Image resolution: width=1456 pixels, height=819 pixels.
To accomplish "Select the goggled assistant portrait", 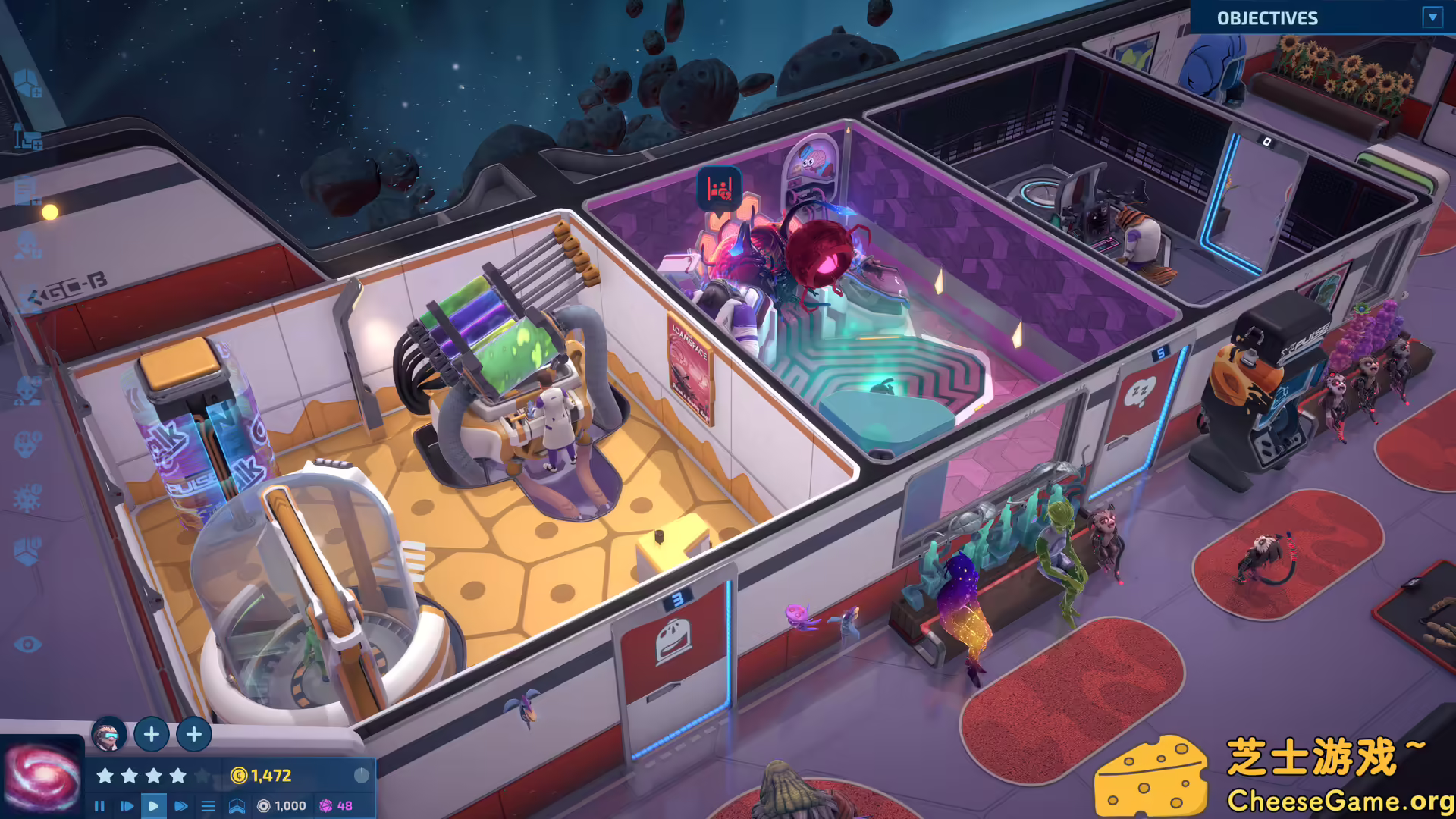I will [x=108, y=734].
